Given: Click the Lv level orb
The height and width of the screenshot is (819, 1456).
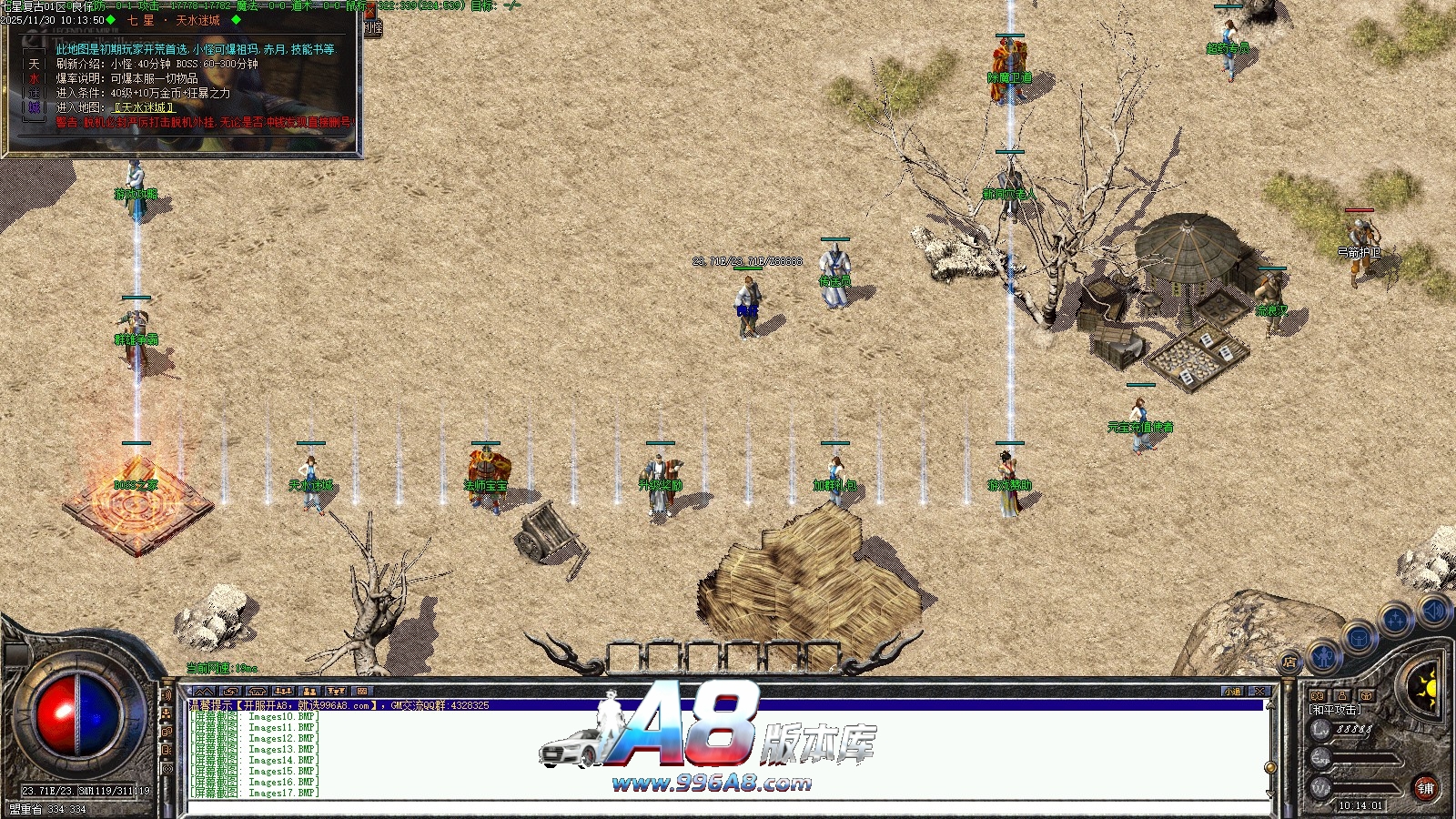Looking at the screenshot, I should tap(1320, 729).
